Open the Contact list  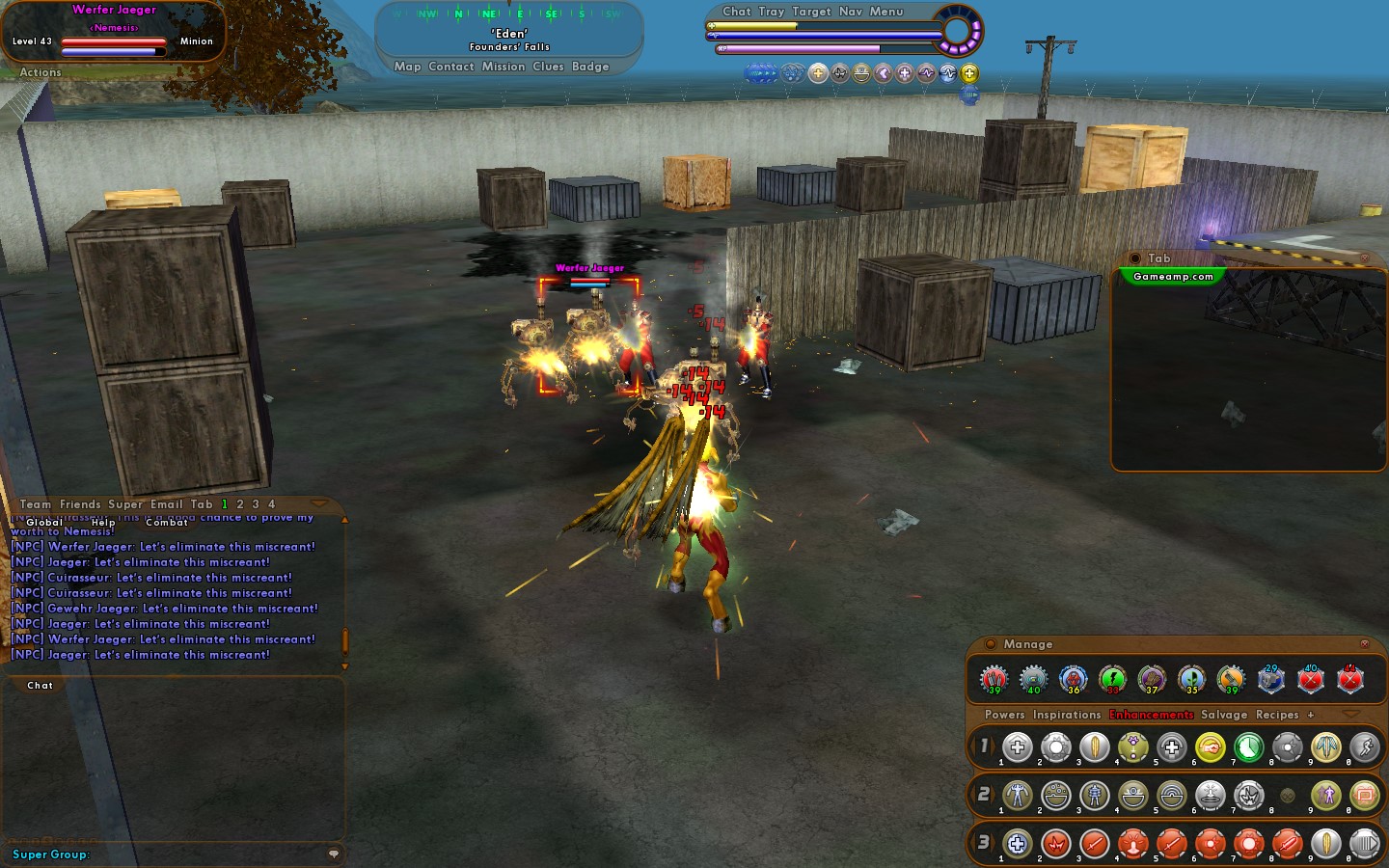[450, 67]
